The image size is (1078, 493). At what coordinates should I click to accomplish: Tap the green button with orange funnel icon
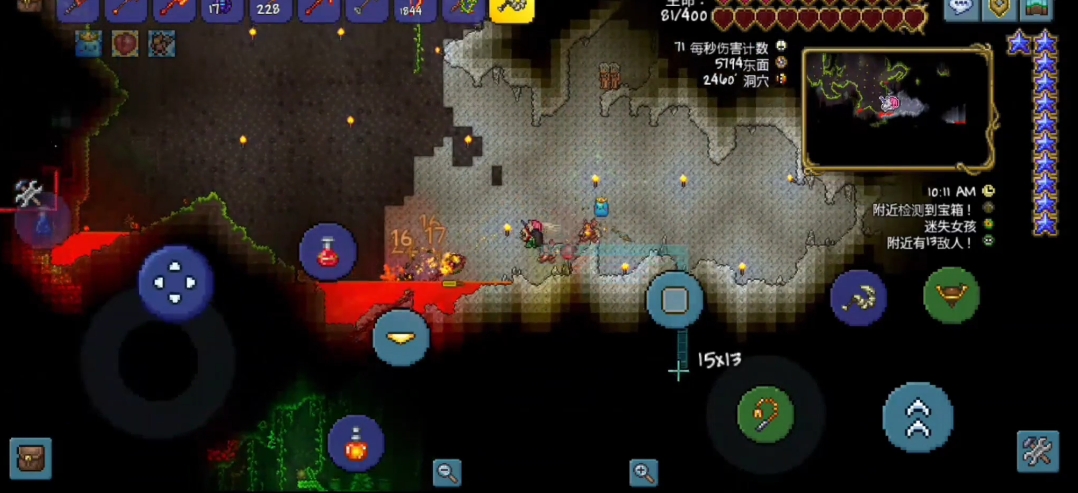coord(951,295)
